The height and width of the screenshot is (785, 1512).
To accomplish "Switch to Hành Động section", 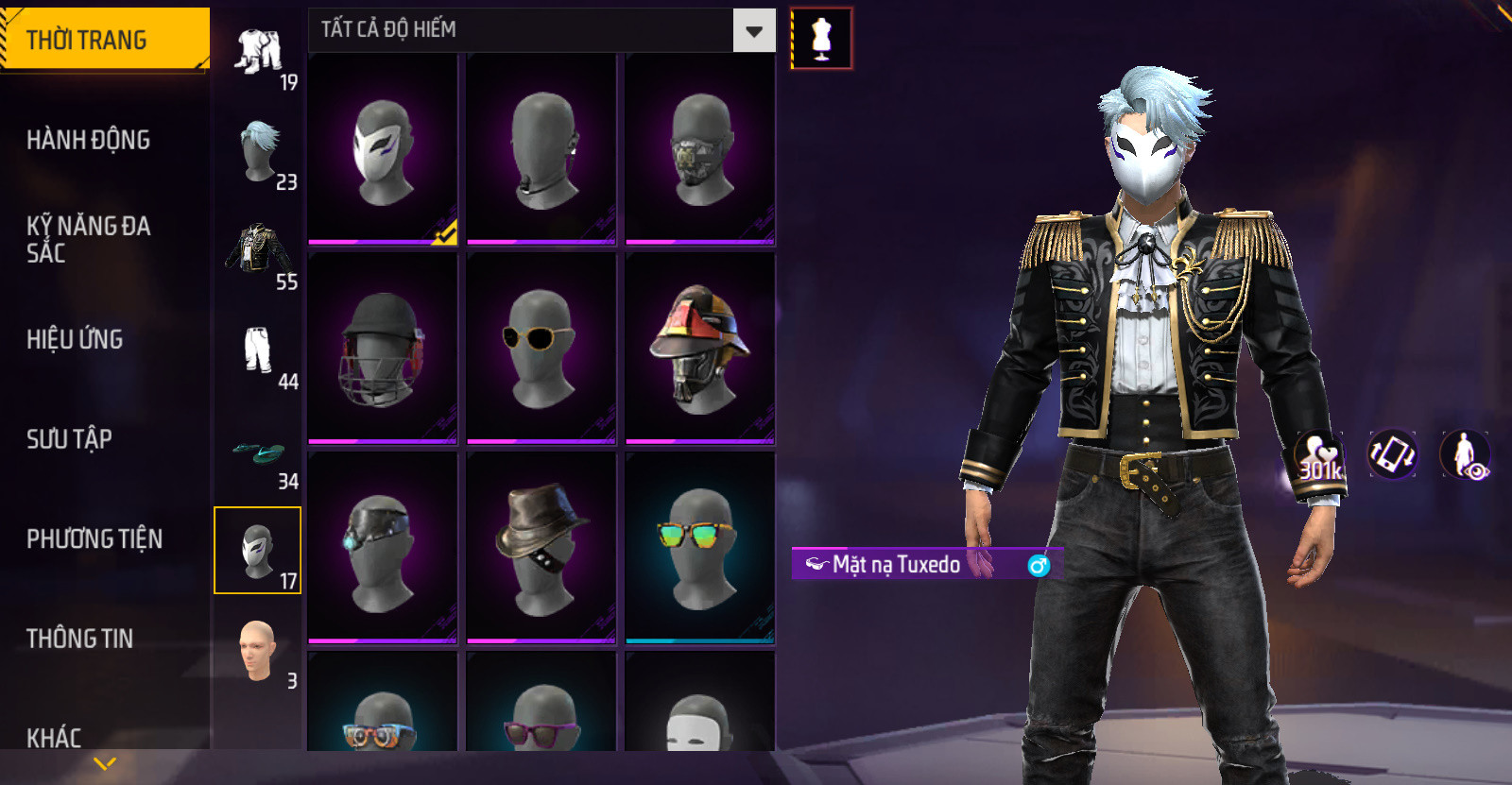I will 89,140.
